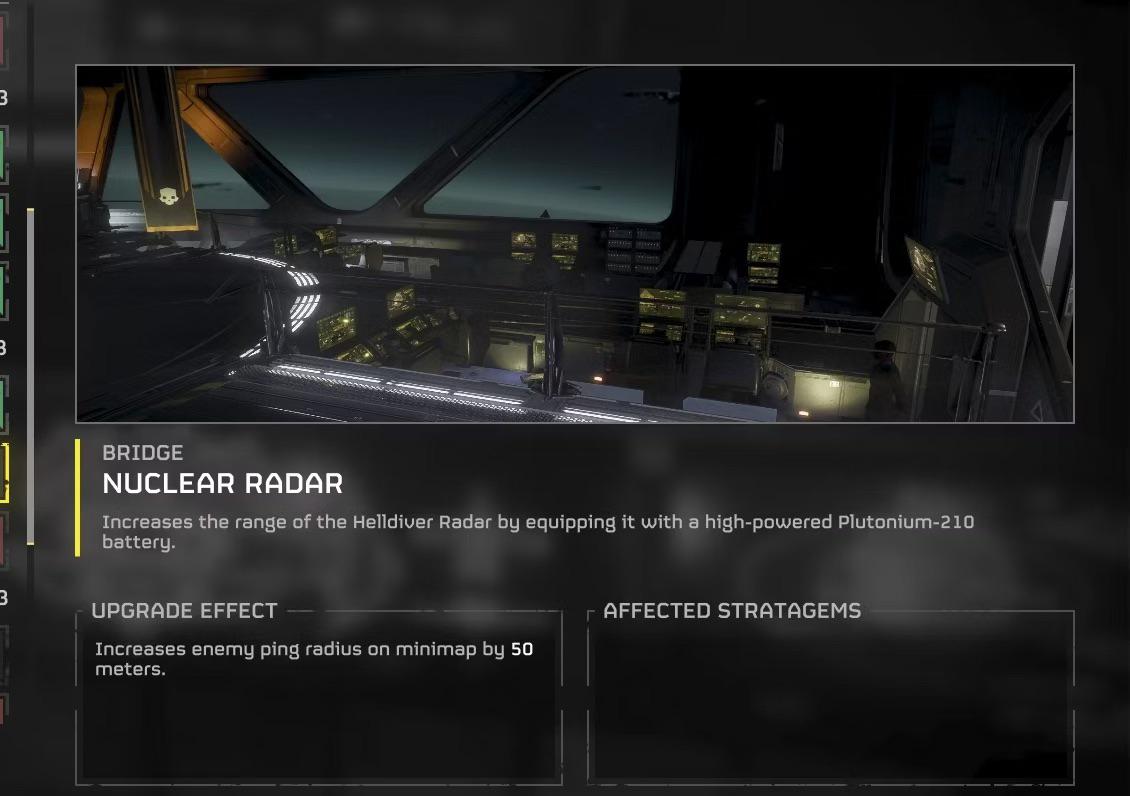Select the yellow highlighted upgrade tile
This screenshot has height=796, width=1130.
pos(4,473)
